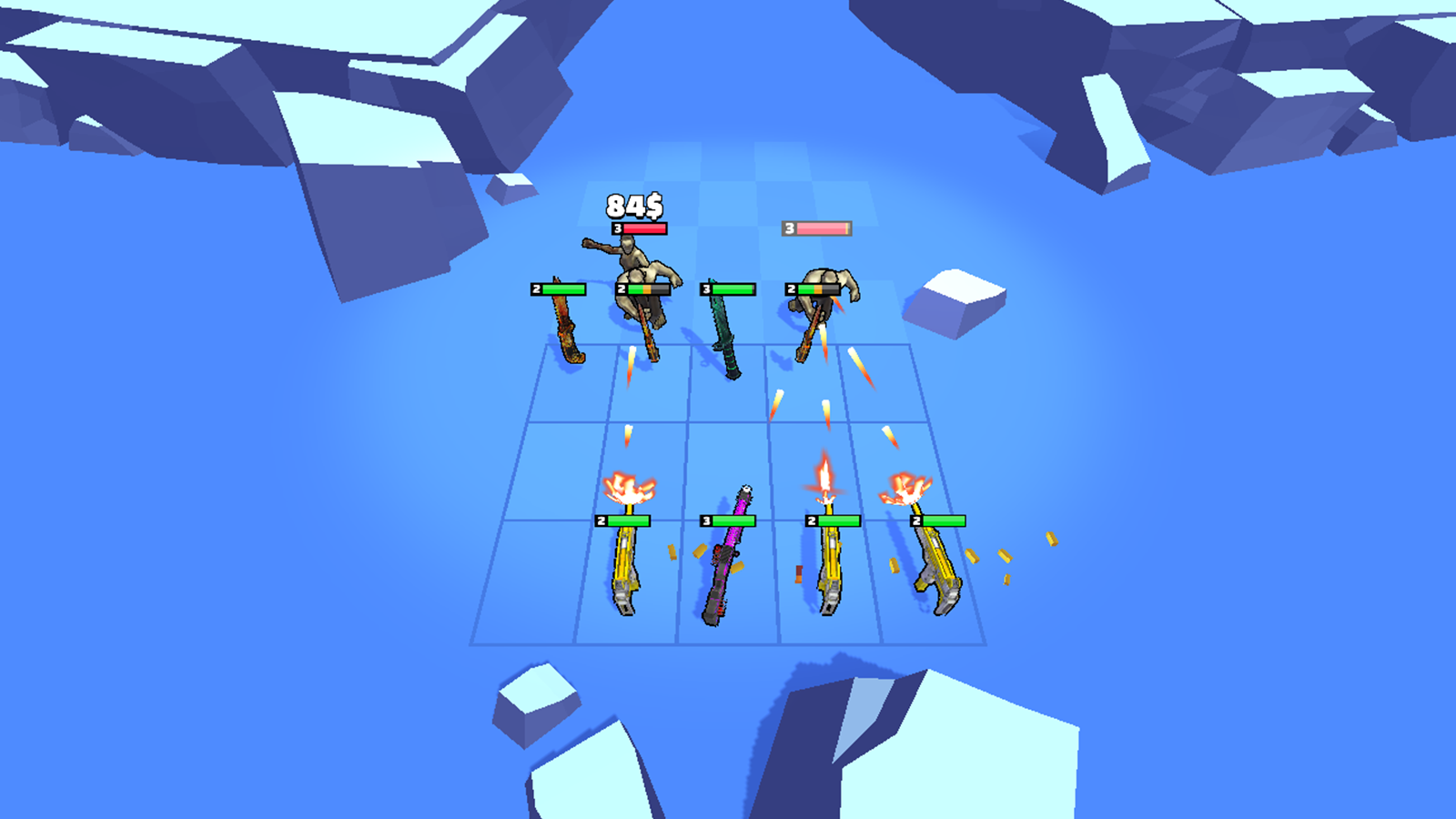Tap the level 3 red enemy health bar
Viewport: 1456px width, 819px height.
click(642, 229)
